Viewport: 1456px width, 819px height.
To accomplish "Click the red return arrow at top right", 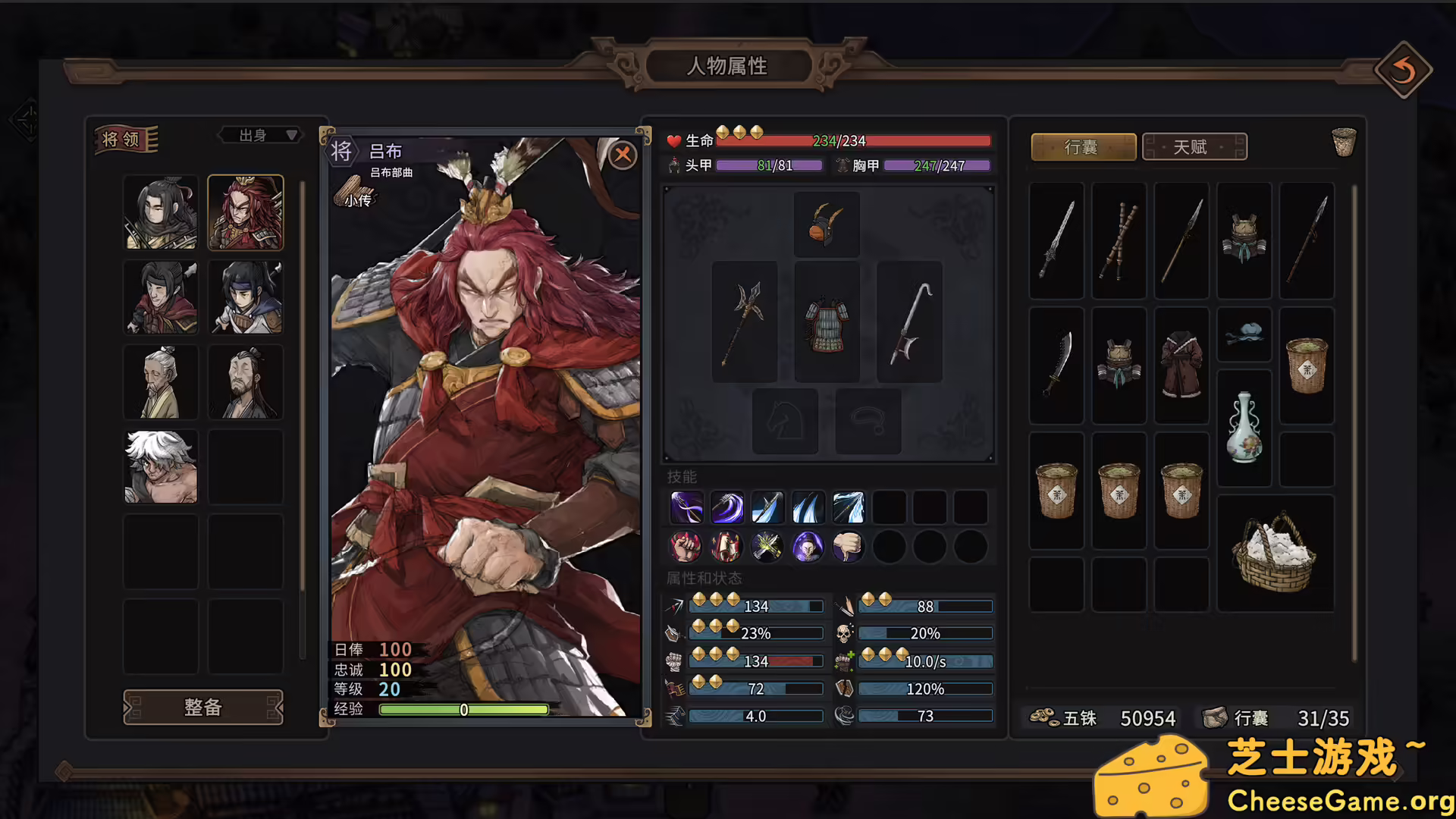I will point(1404,71).
